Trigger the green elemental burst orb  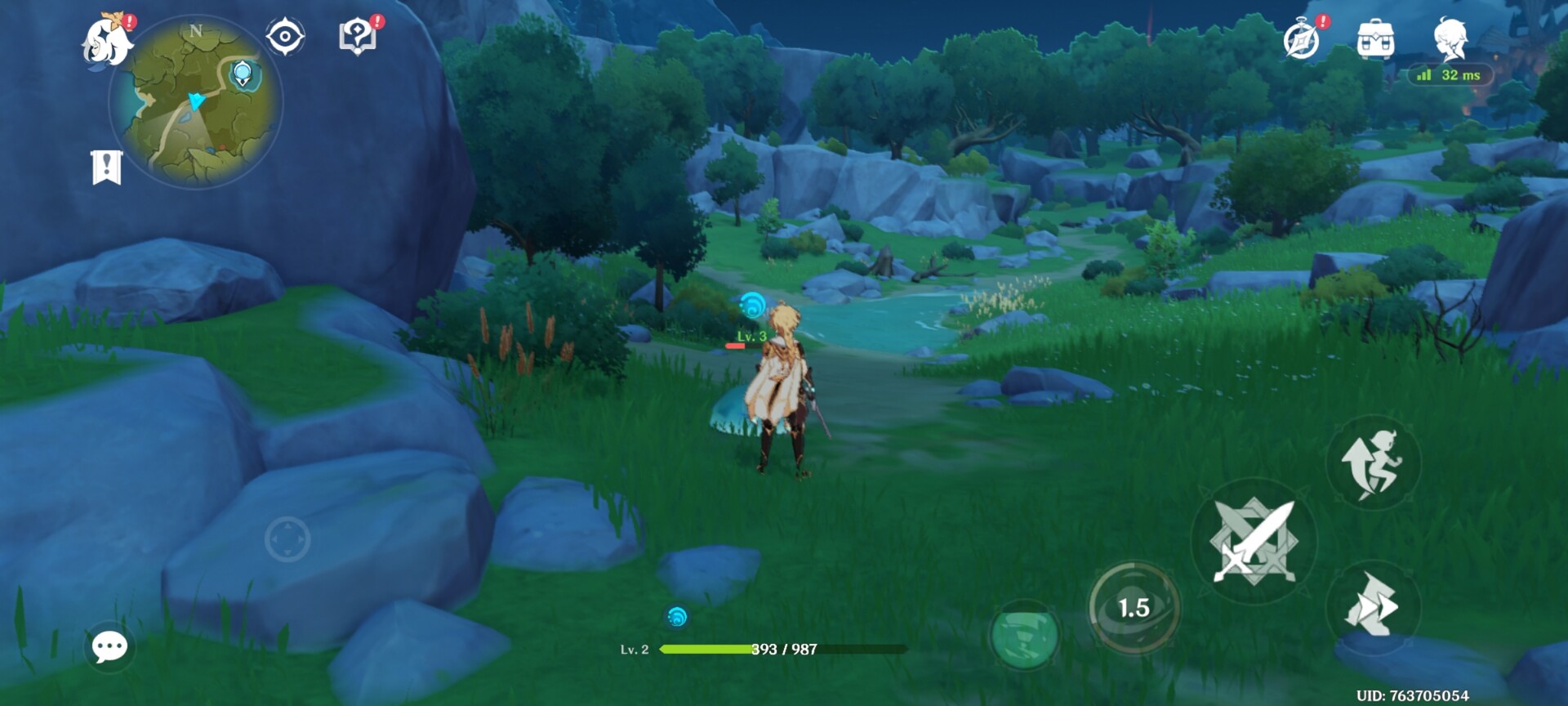1024,636
